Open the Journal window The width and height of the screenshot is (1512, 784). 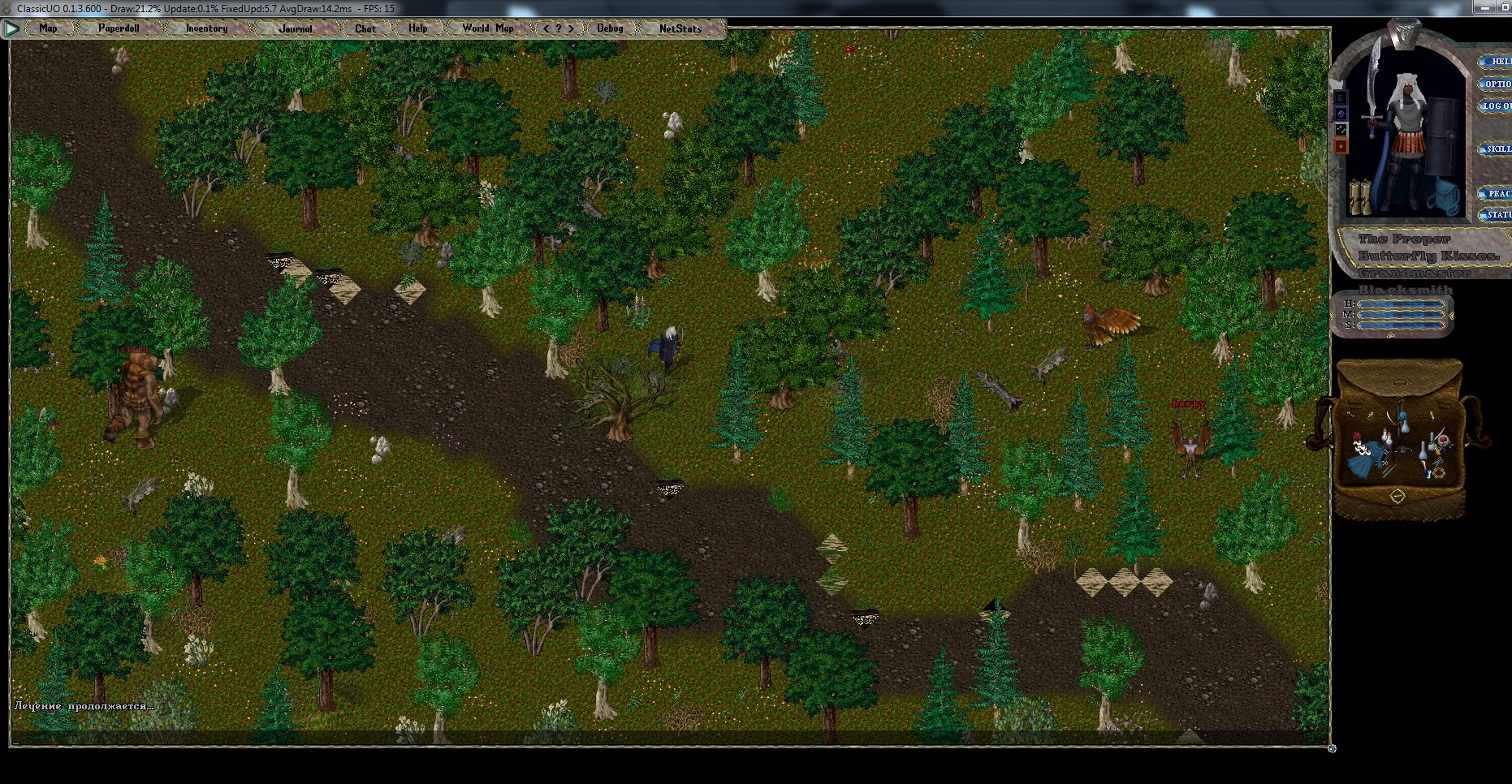(x=295, y=28)
